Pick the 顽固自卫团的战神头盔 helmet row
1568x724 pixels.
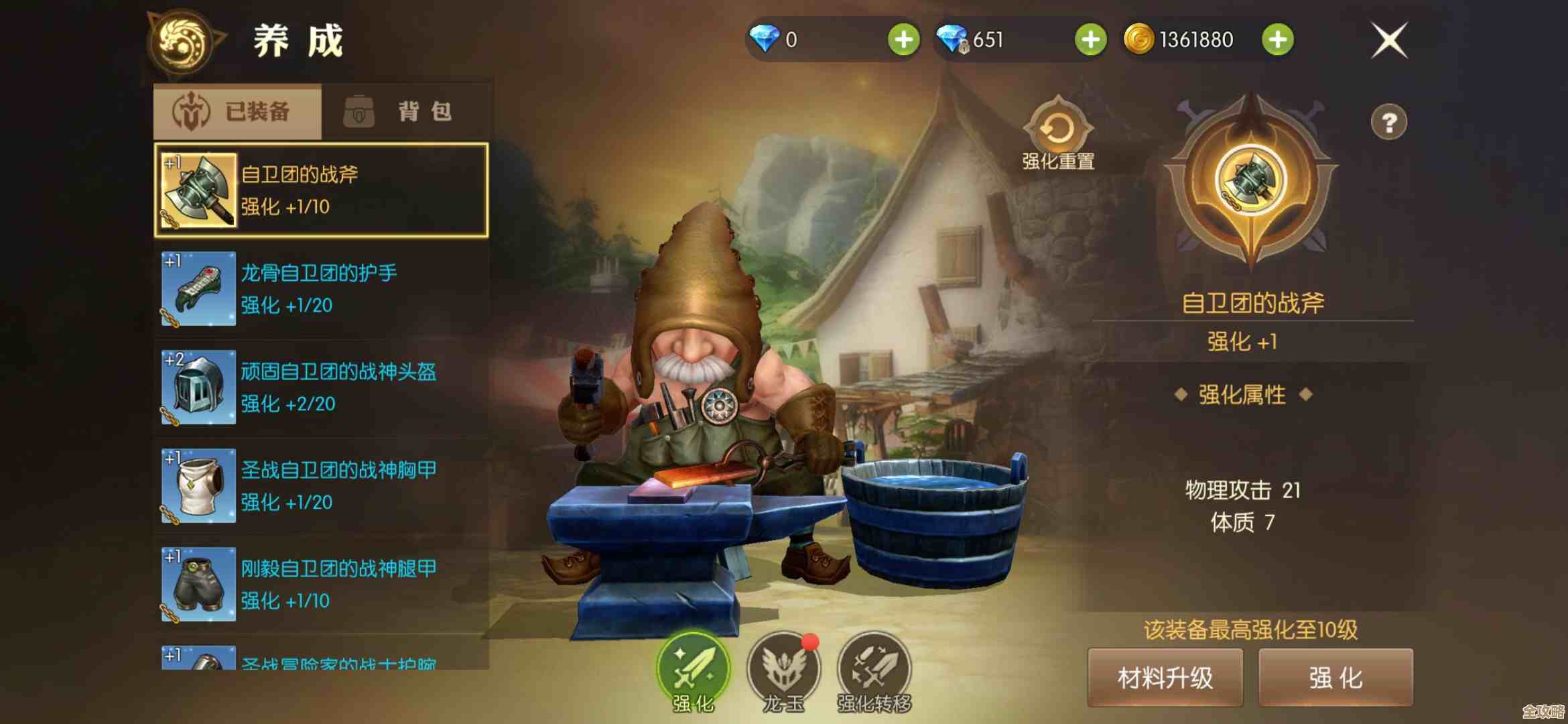321,387
